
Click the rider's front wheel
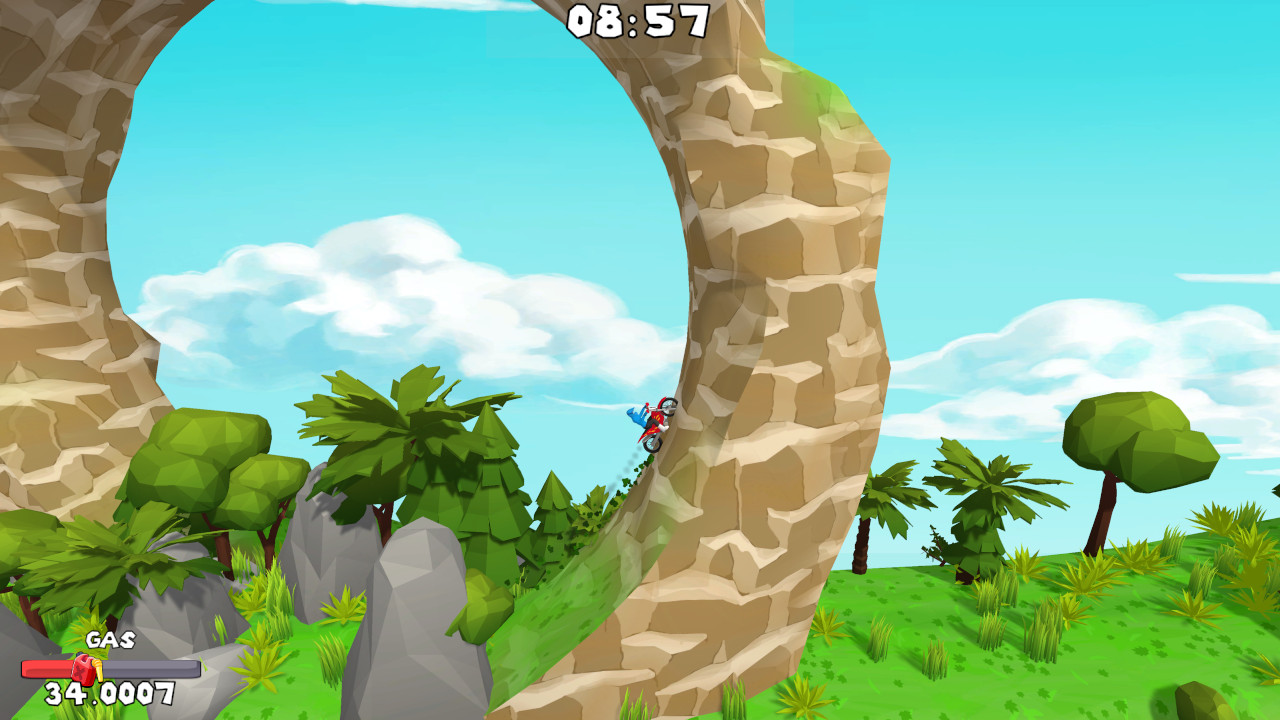click(x=670, y=407)
